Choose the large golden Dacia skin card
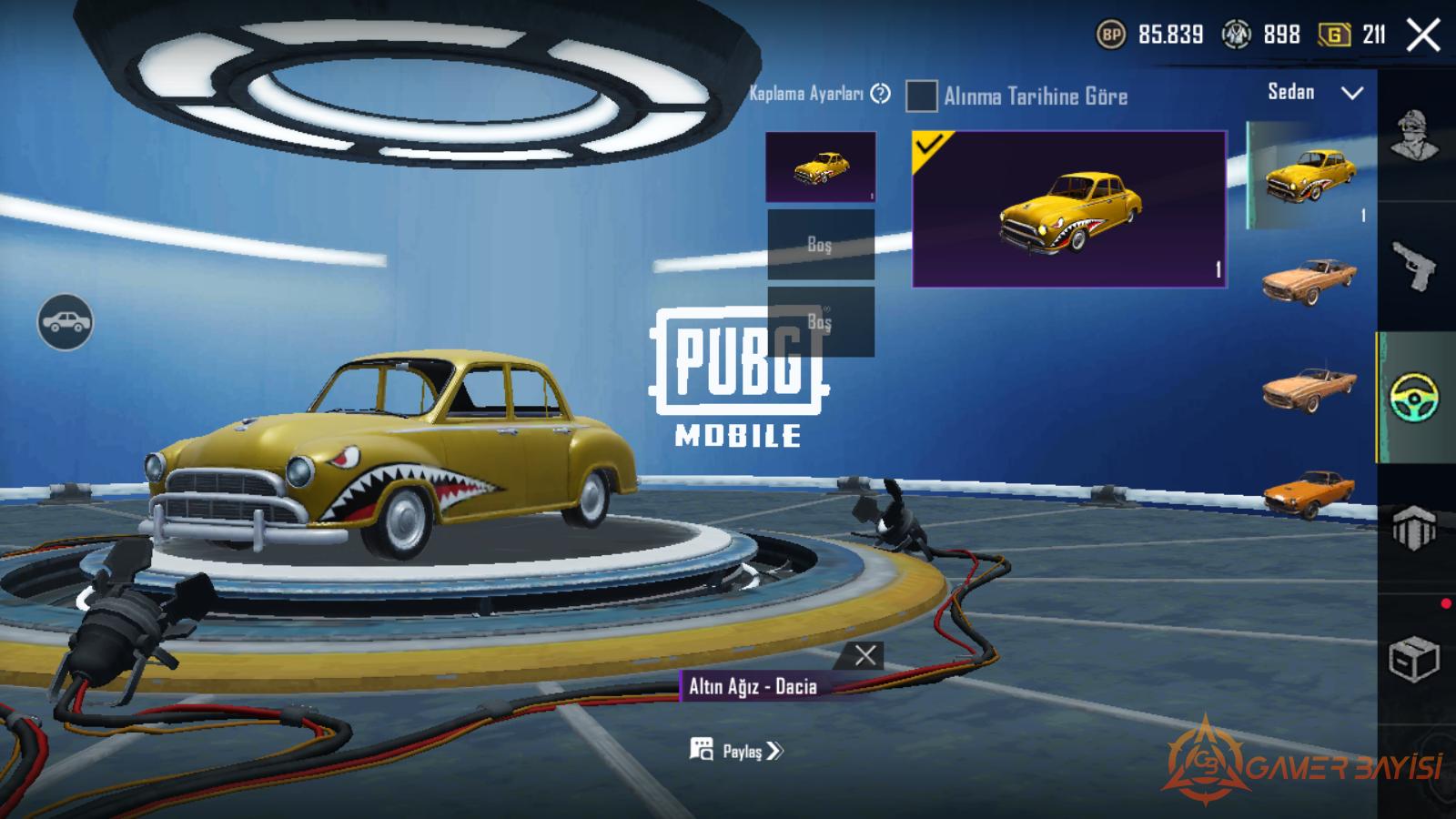Image resolution: width=1456 pixels, height=819 pixels. (1069, 209)
